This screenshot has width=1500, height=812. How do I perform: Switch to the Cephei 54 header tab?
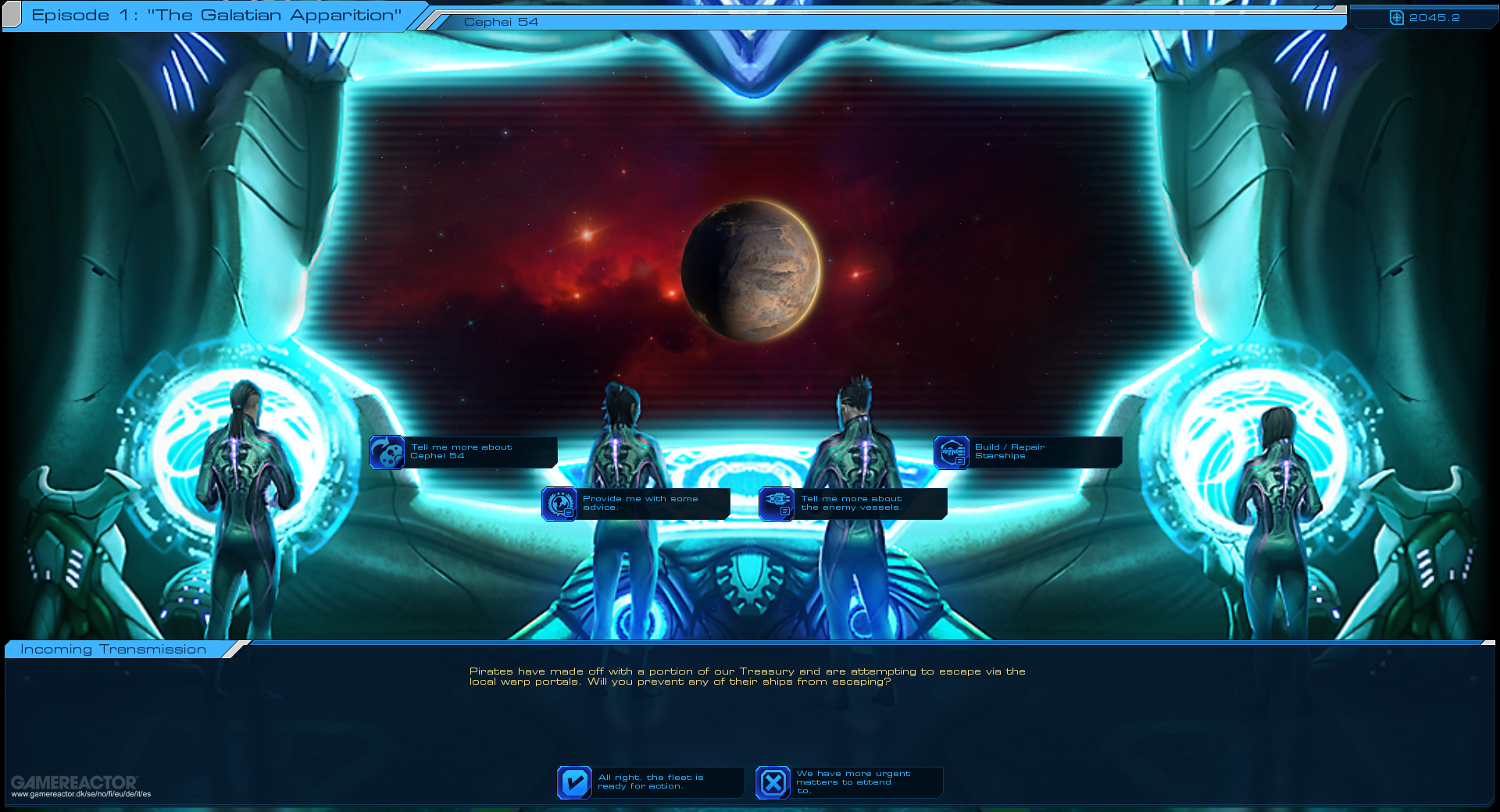pos(501,22)
